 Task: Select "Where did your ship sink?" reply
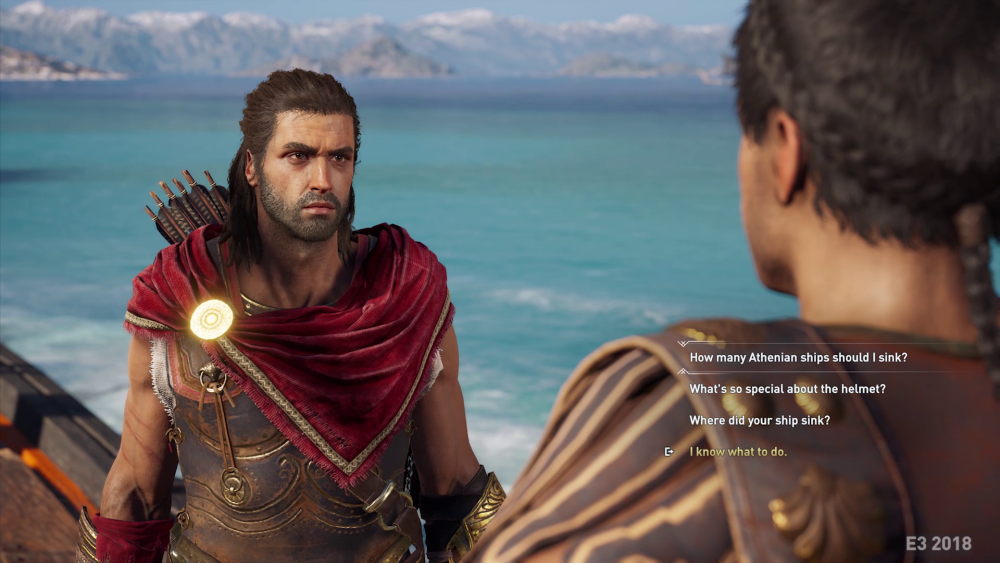coord(759,420)
